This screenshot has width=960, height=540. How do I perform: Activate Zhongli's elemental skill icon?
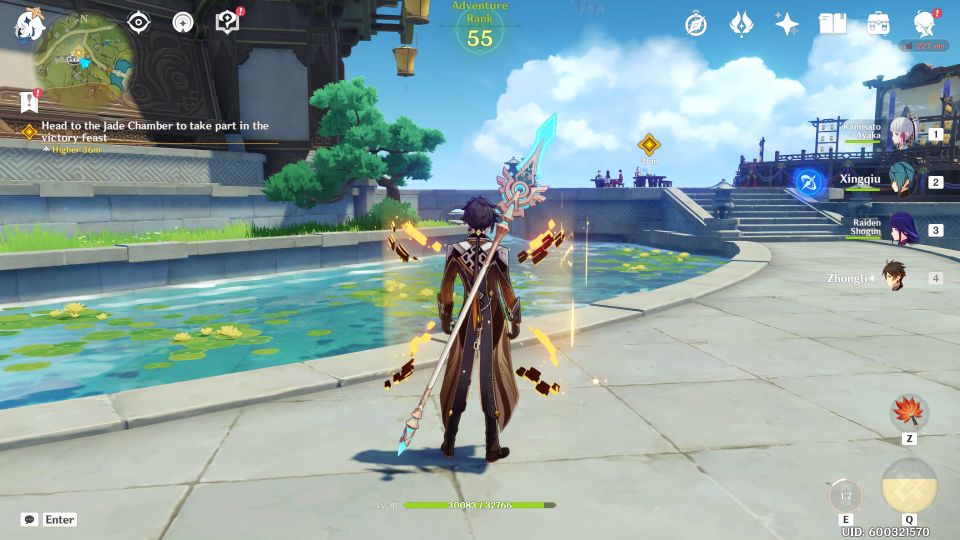click(x=846, y=496)
